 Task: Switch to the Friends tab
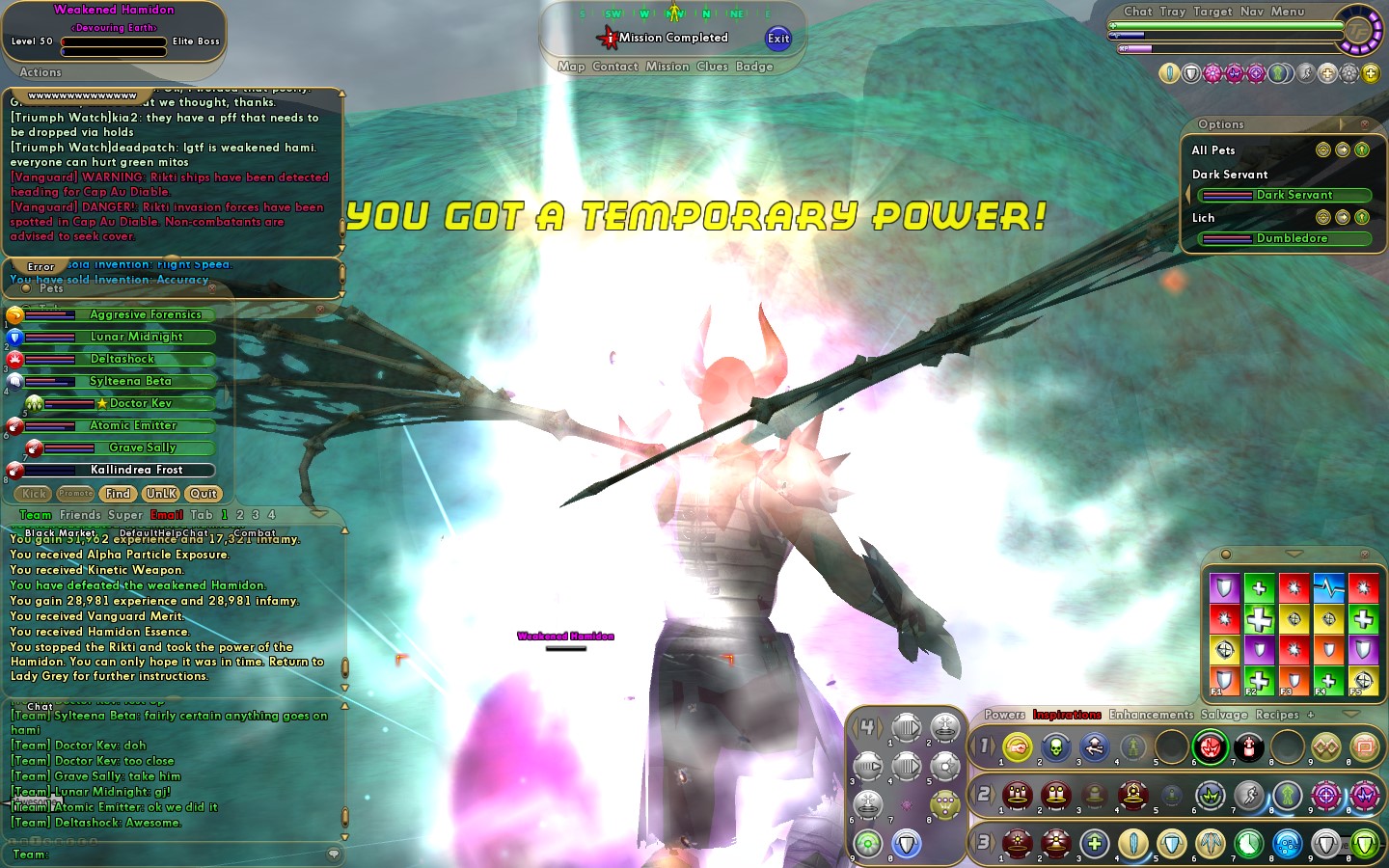pyautogui.click(x=80, y=515)
